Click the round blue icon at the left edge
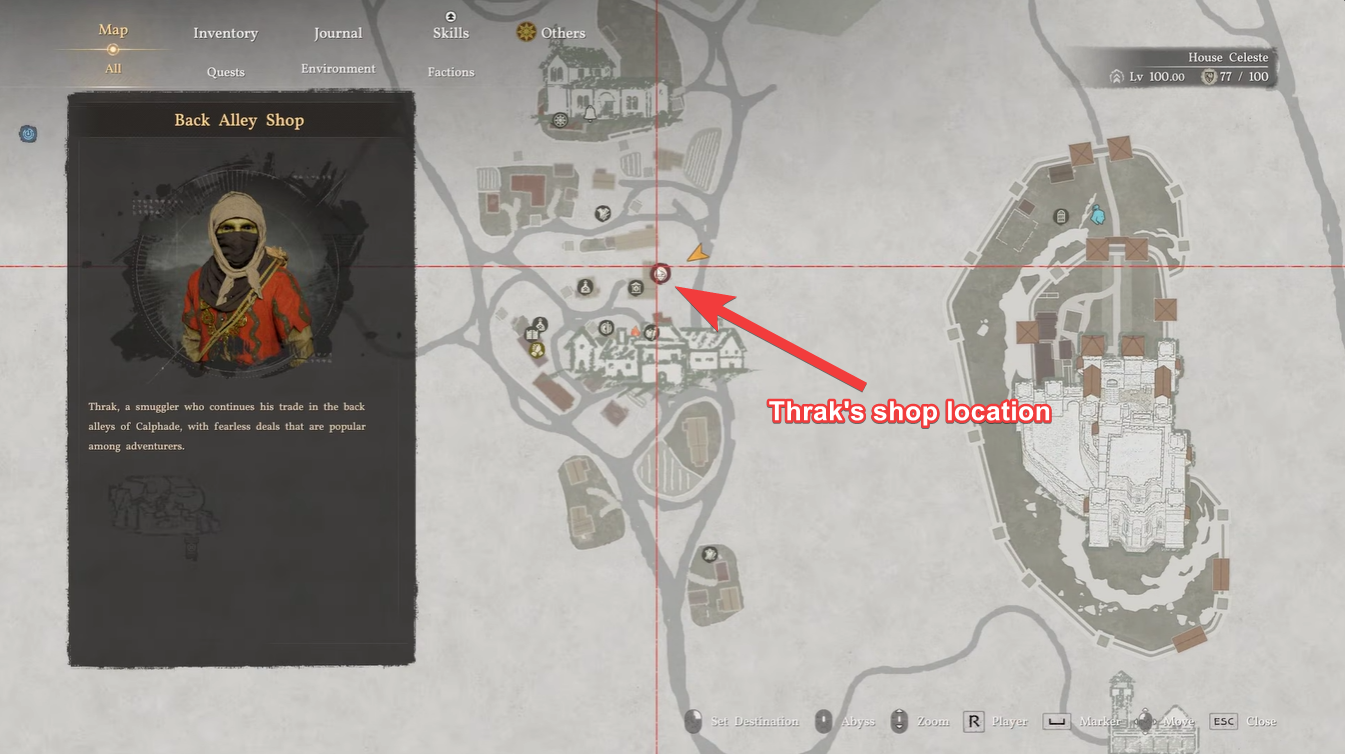Viewport: 1345px width, 754px height. tap(28, 133)
